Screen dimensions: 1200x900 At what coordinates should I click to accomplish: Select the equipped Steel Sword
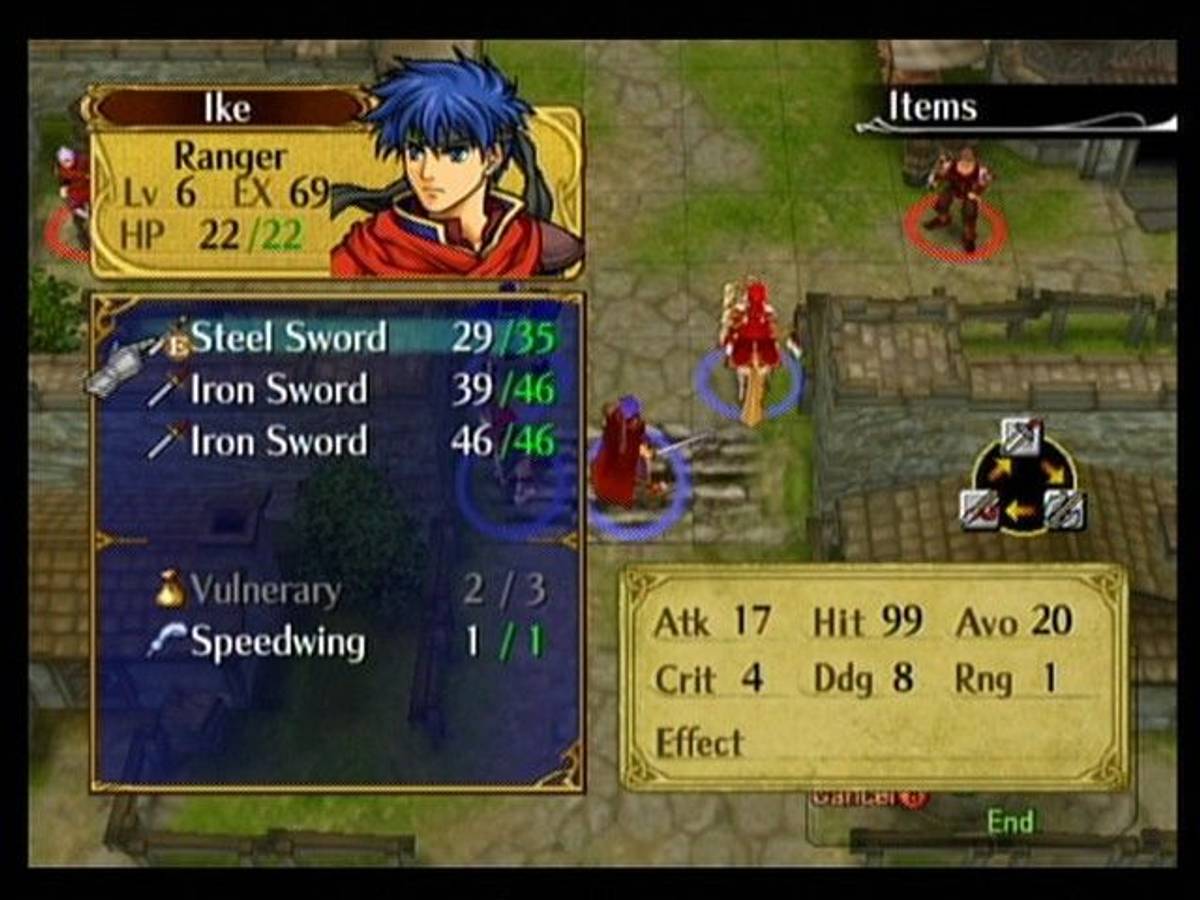(x=288, y=338)
